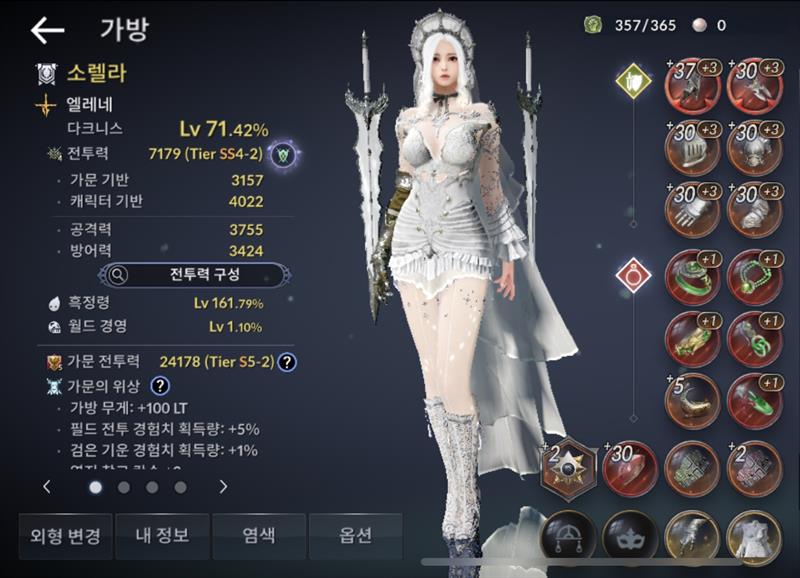Screen dimensions: 800x578
Task: Show the next stats page with right arrow
Action: (223, 487)
